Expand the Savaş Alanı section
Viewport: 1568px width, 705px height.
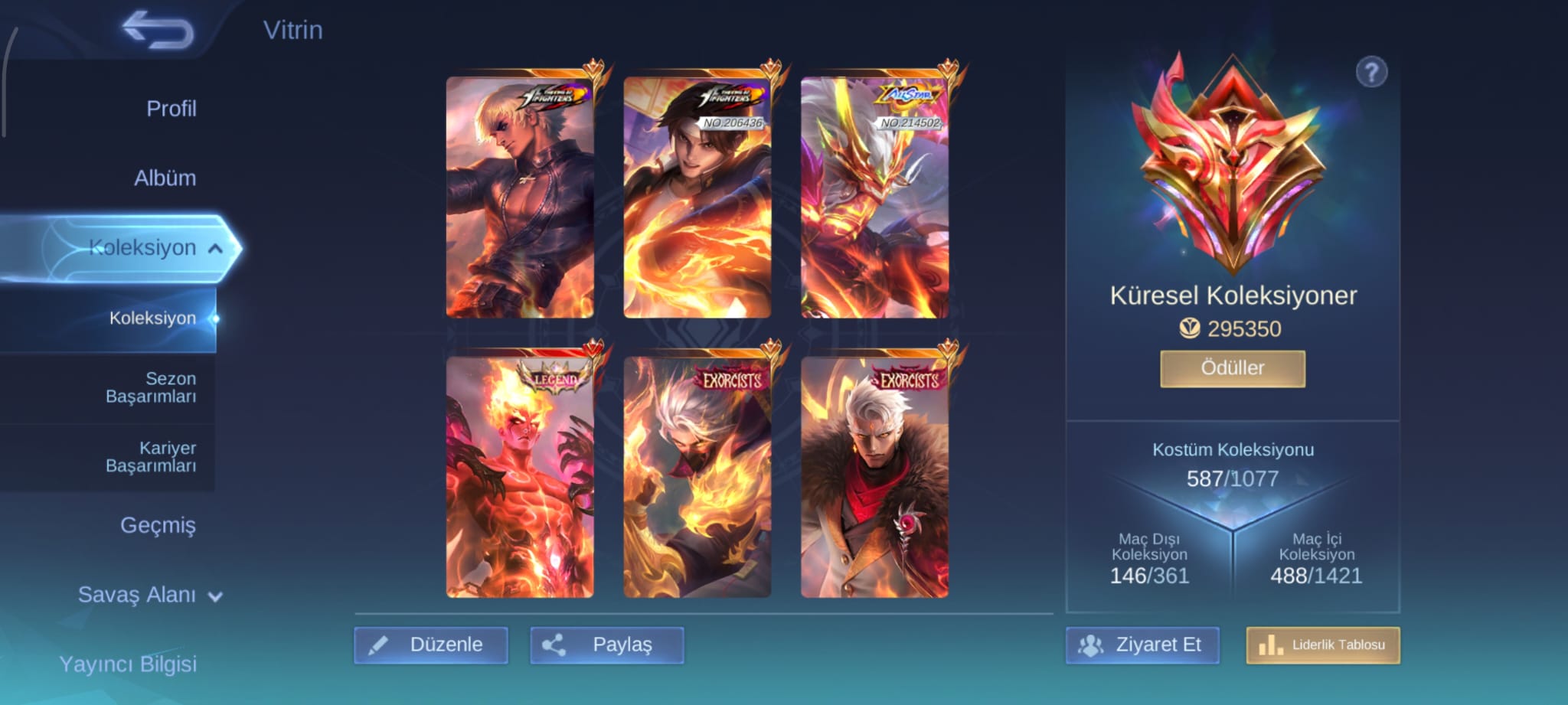(x=149, y=595)
